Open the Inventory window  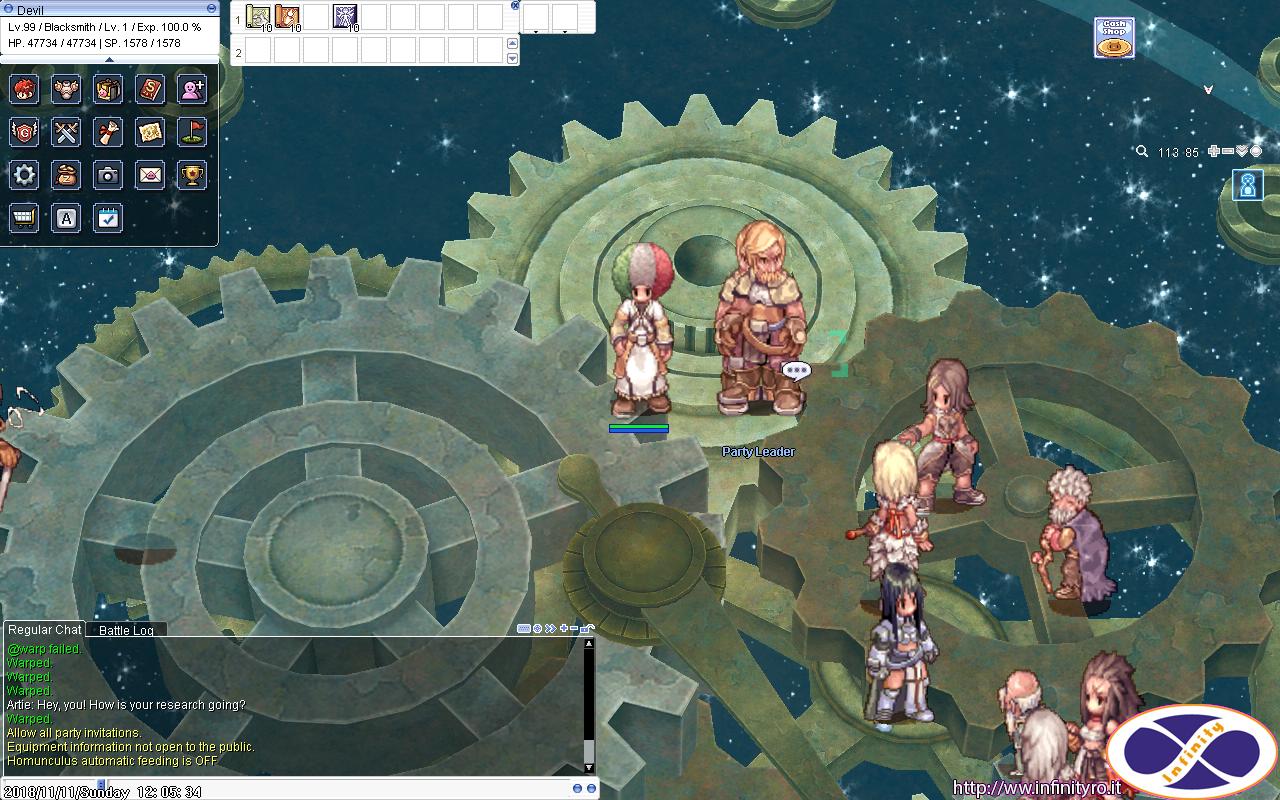pos(108,89)
